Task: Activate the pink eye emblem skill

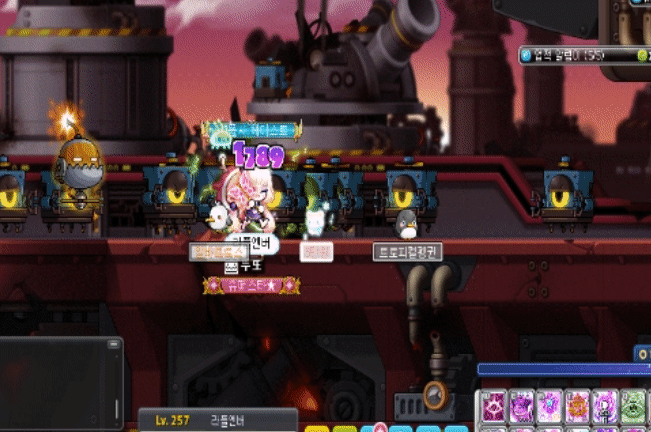Action: (495, 407)
